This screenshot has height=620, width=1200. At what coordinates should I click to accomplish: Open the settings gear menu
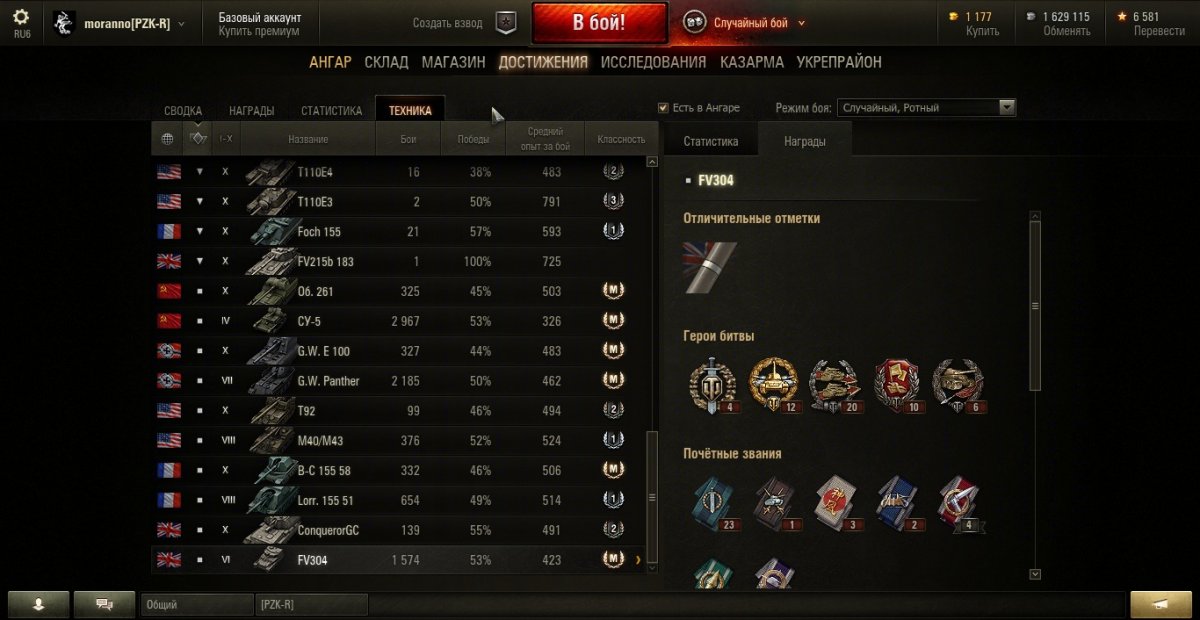pyautogui.click(x=21, y=18)
